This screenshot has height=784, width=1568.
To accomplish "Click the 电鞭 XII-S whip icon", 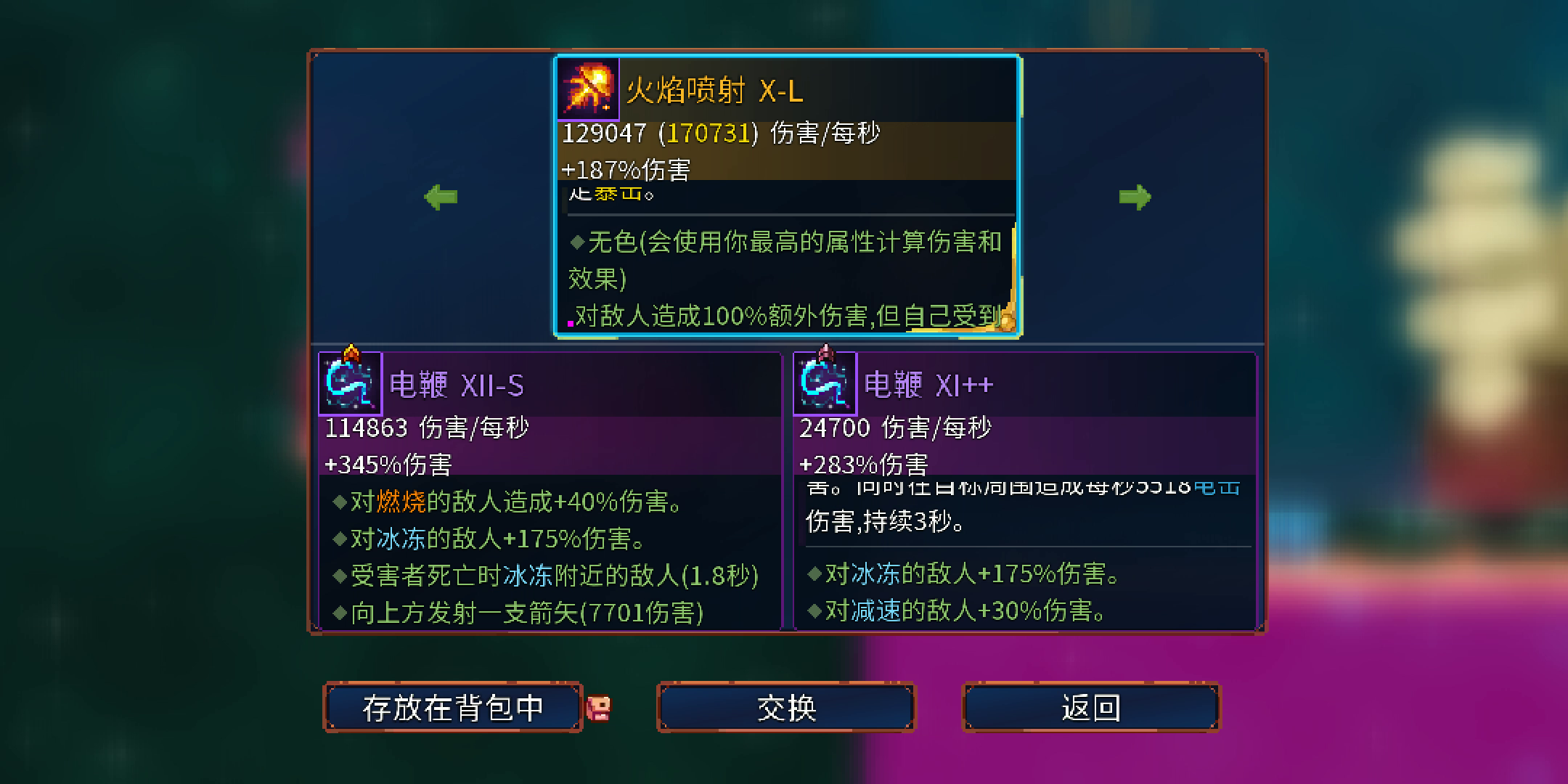I will pyautogui.click(x=351, y=383).
